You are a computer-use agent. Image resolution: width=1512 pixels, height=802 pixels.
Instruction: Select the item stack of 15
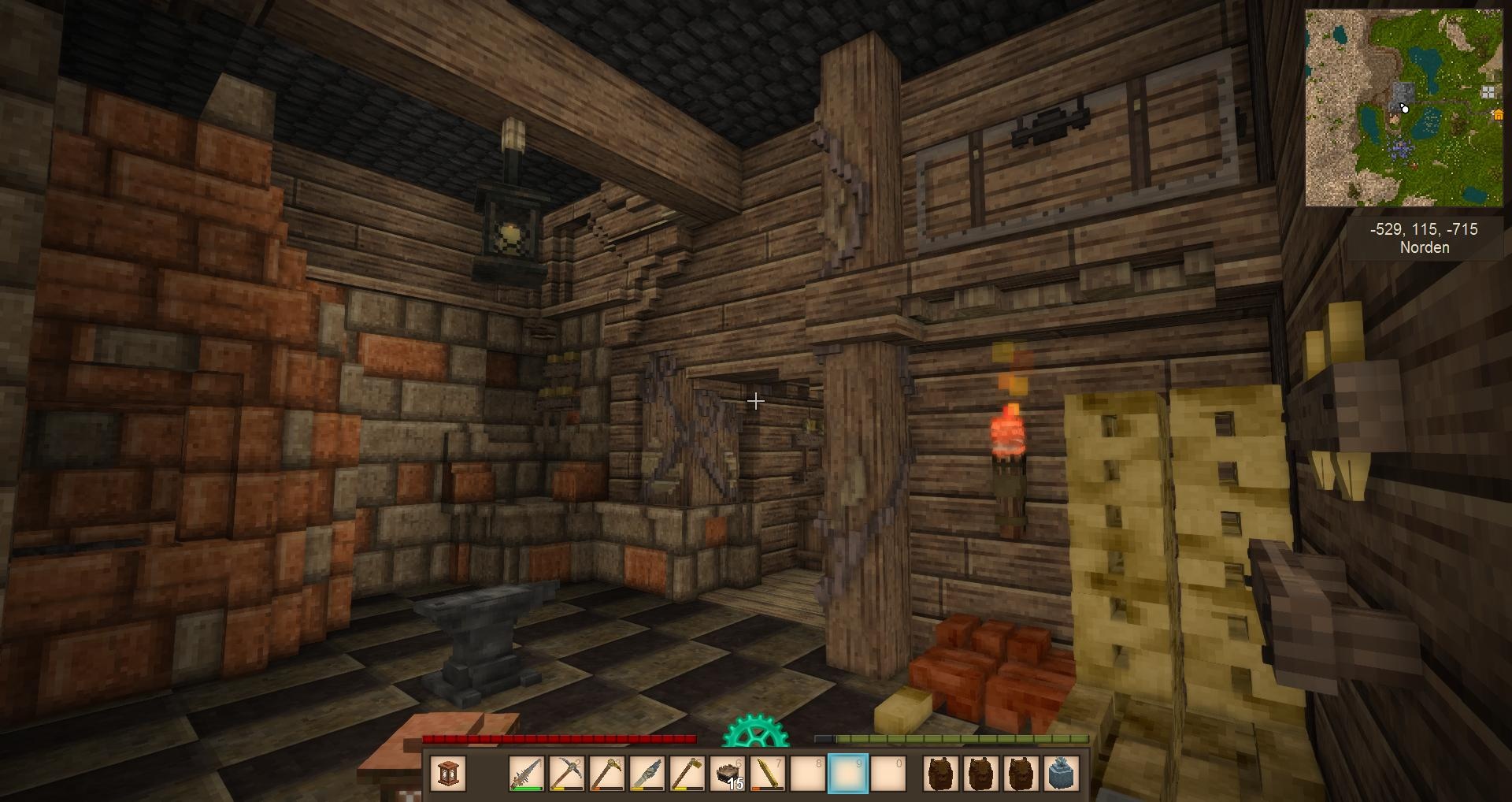[728, 773]
